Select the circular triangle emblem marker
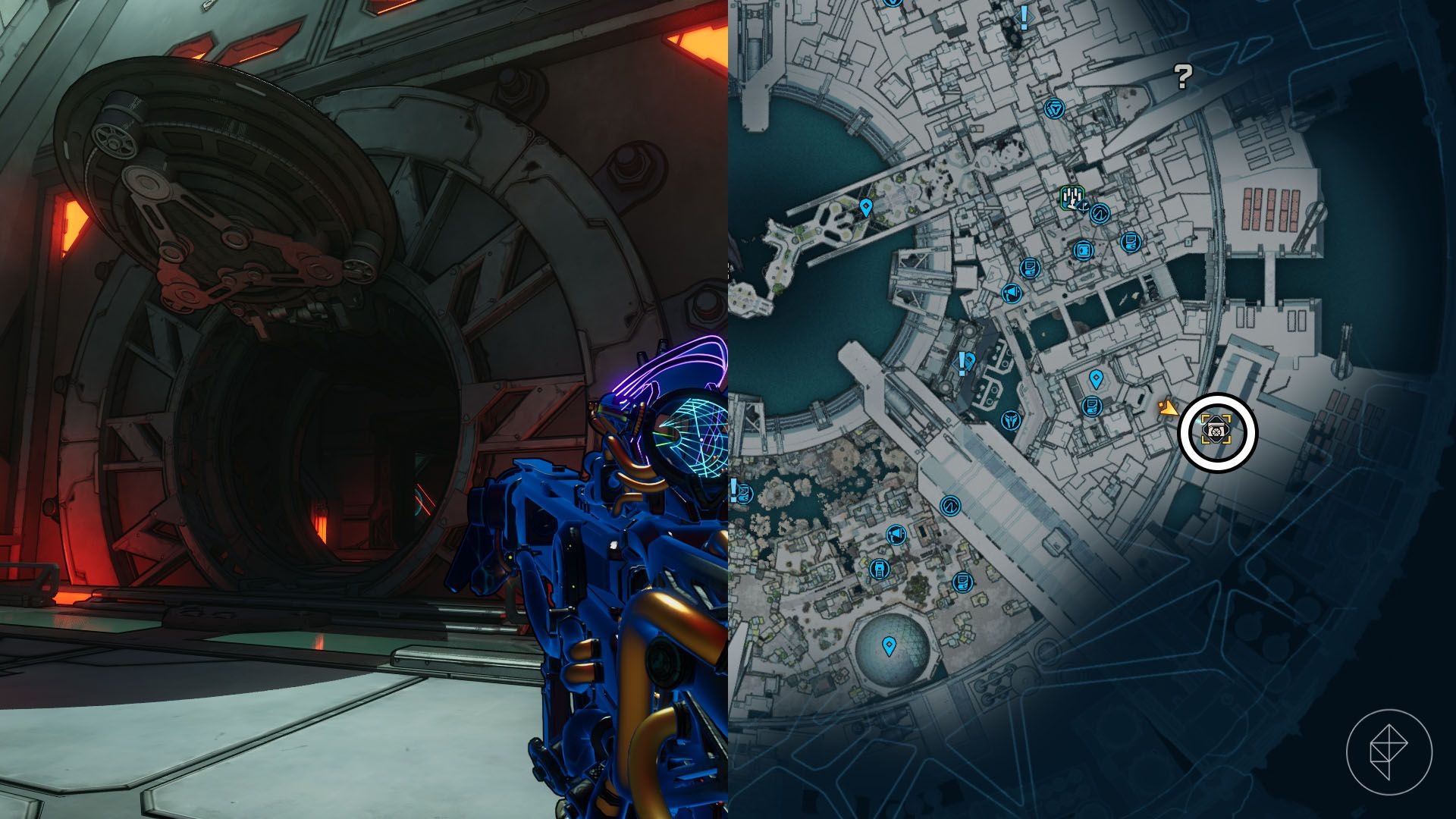The height and width of the screenshot is (819, 1456). pyautogui.click(x=1054, y=108)
